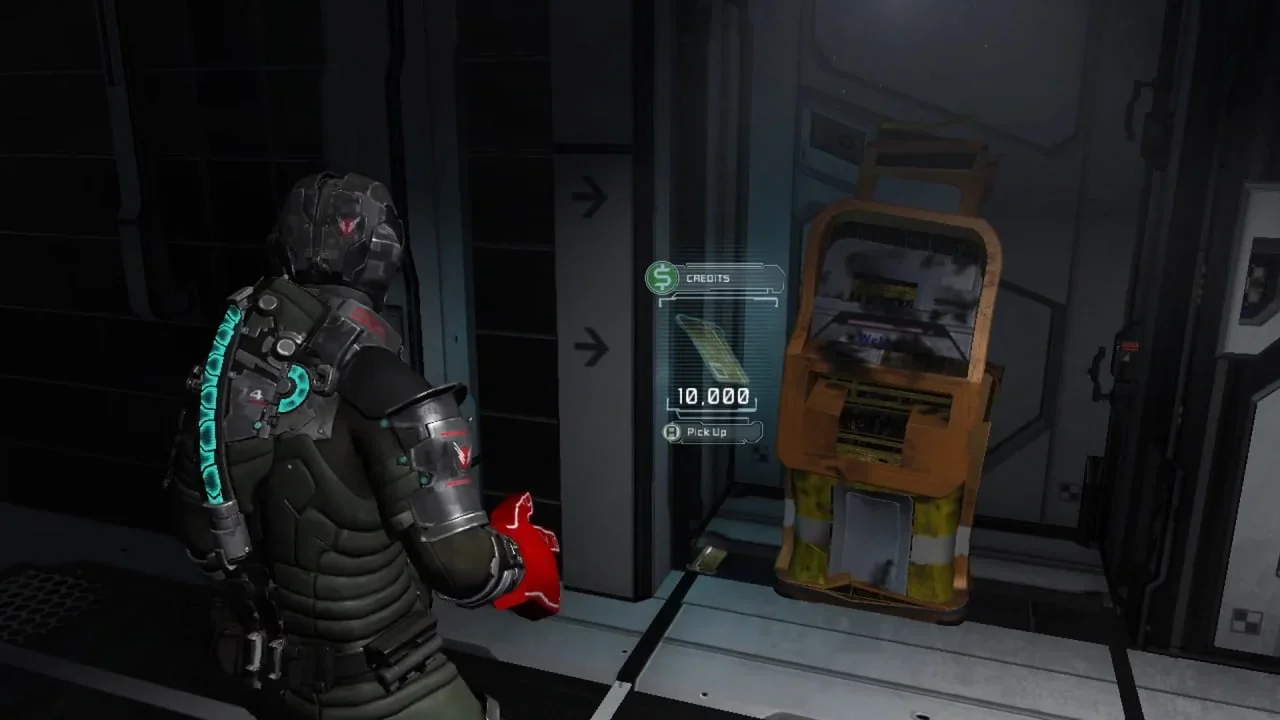Select the CREDITS label text

coord(706,277)
